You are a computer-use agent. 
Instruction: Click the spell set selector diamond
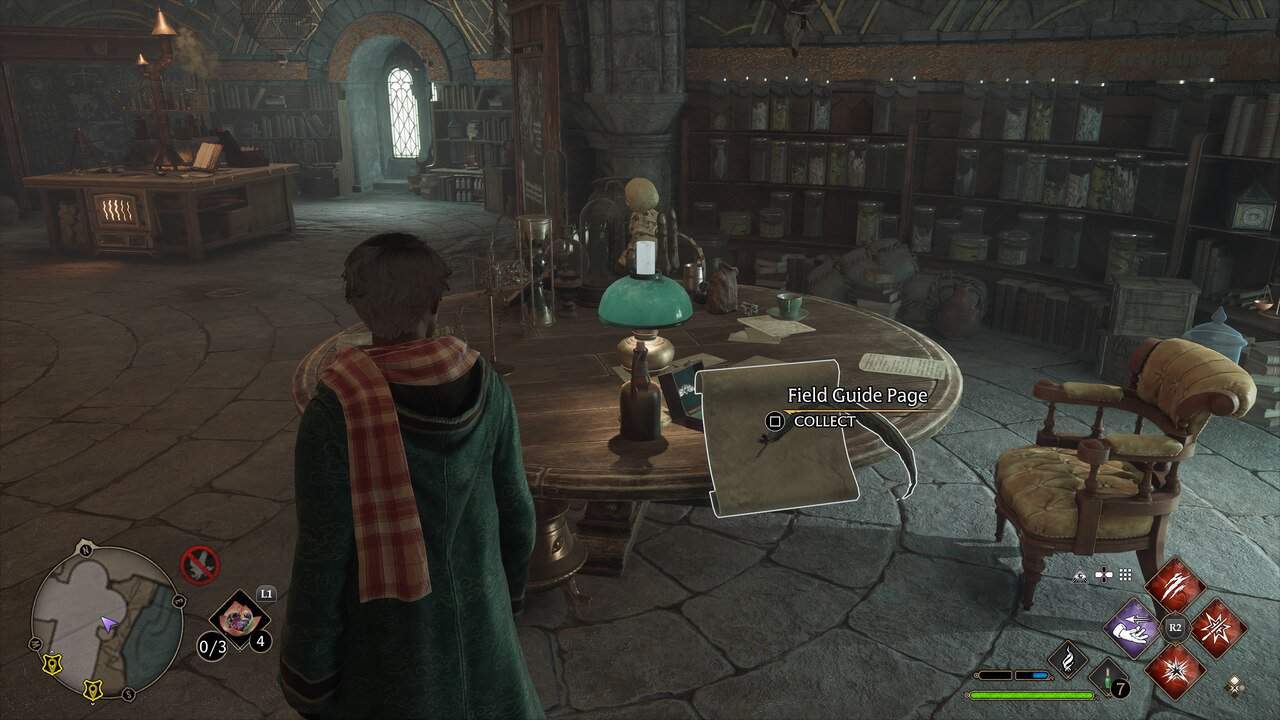pyautogui.click(x=1236, y=686)
